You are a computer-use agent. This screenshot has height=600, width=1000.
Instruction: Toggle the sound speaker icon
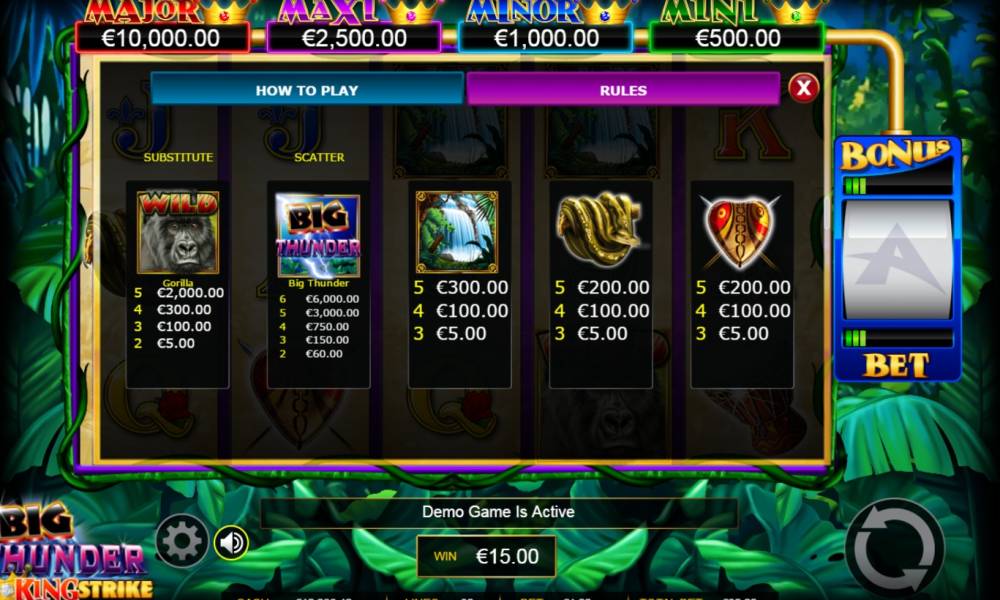pos(232,542)
